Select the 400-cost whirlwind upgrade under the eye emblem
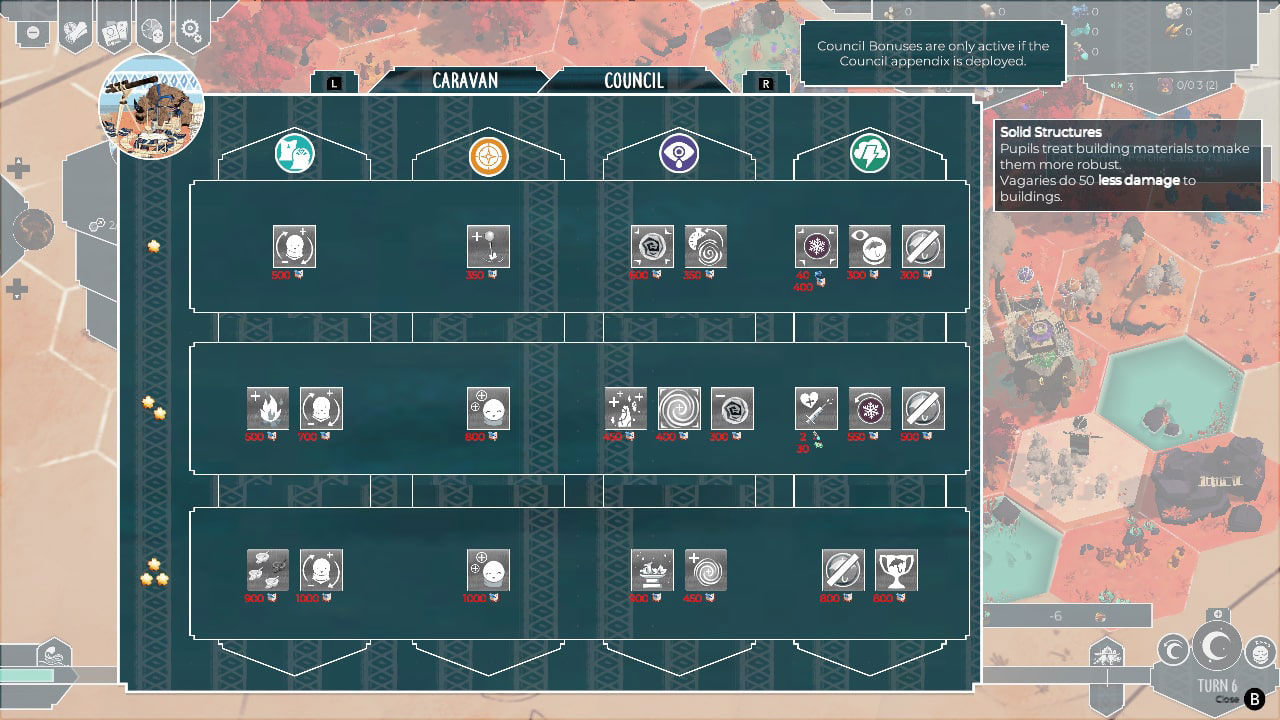The image size is (1280, 720). (x=679, y=408)
